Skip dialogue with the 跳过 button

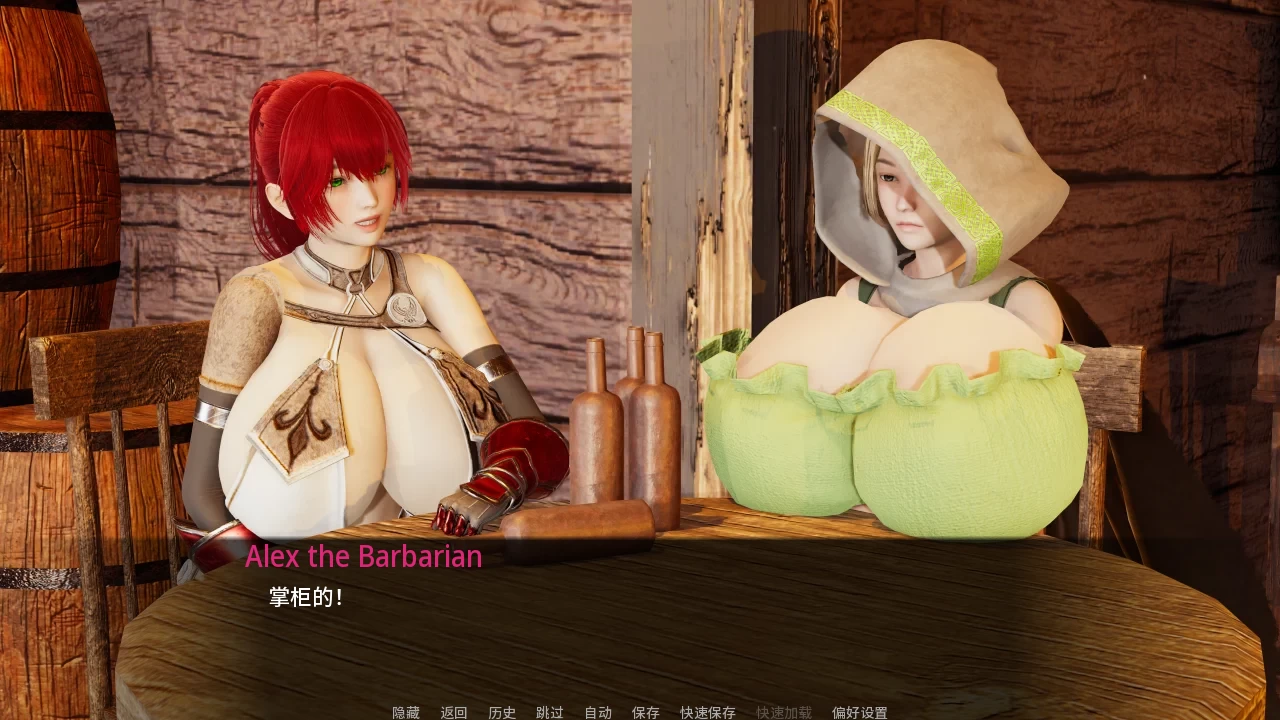[x=550, y=712]
